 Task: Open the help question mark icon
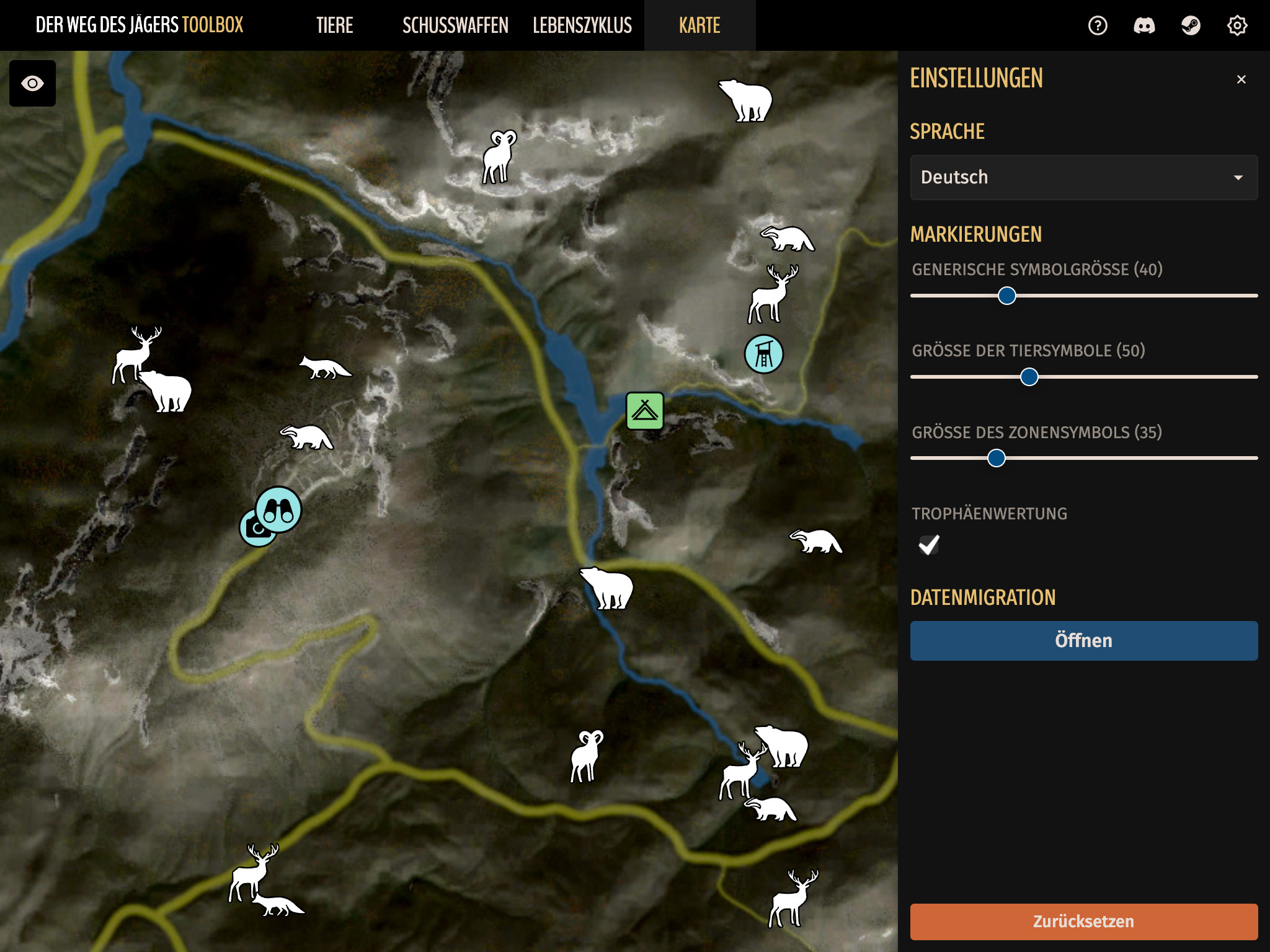[1098, 25]
